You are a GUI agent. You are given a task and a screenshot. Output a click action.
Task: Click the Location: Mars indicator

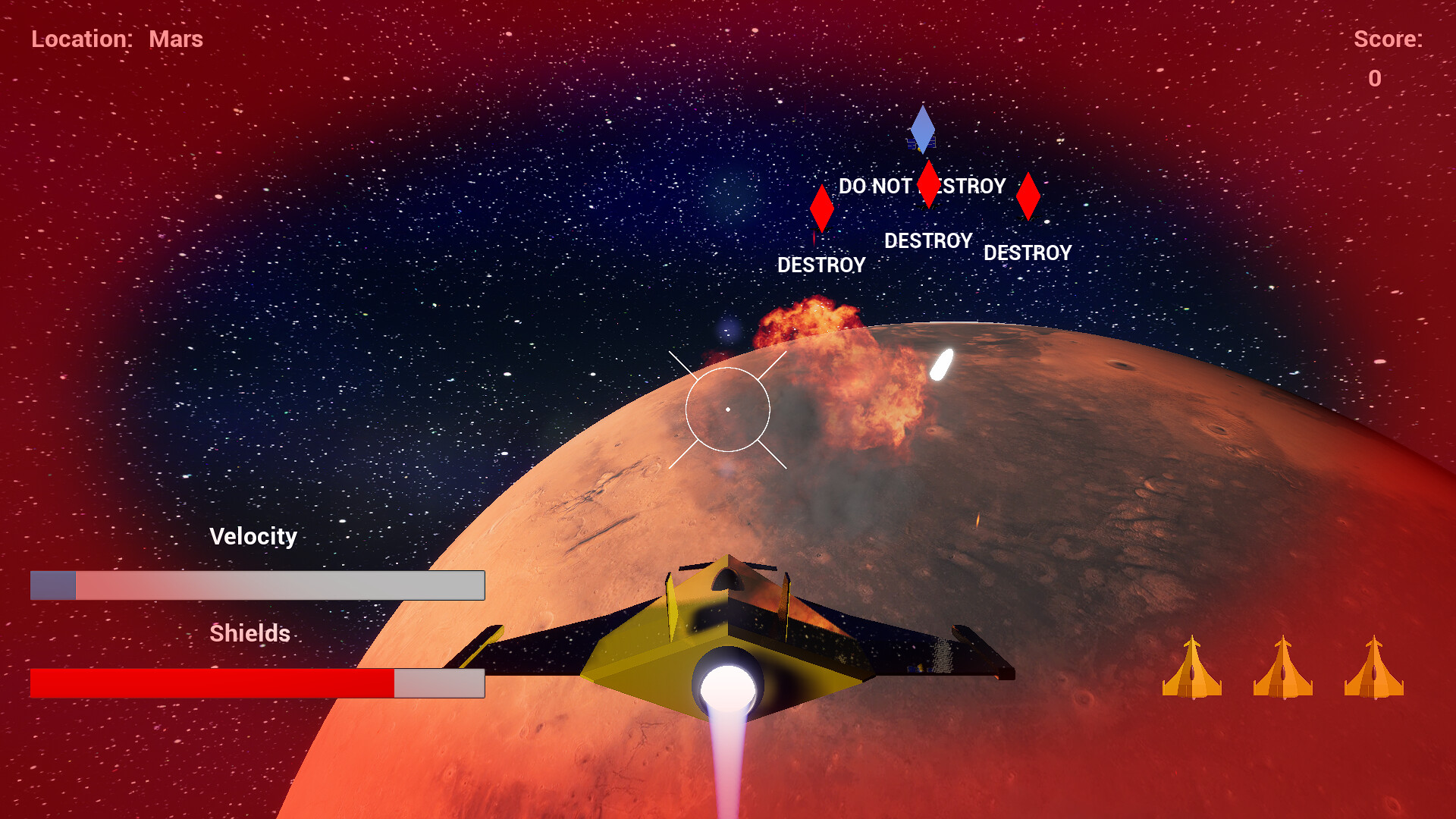click(x=118, y=39)
